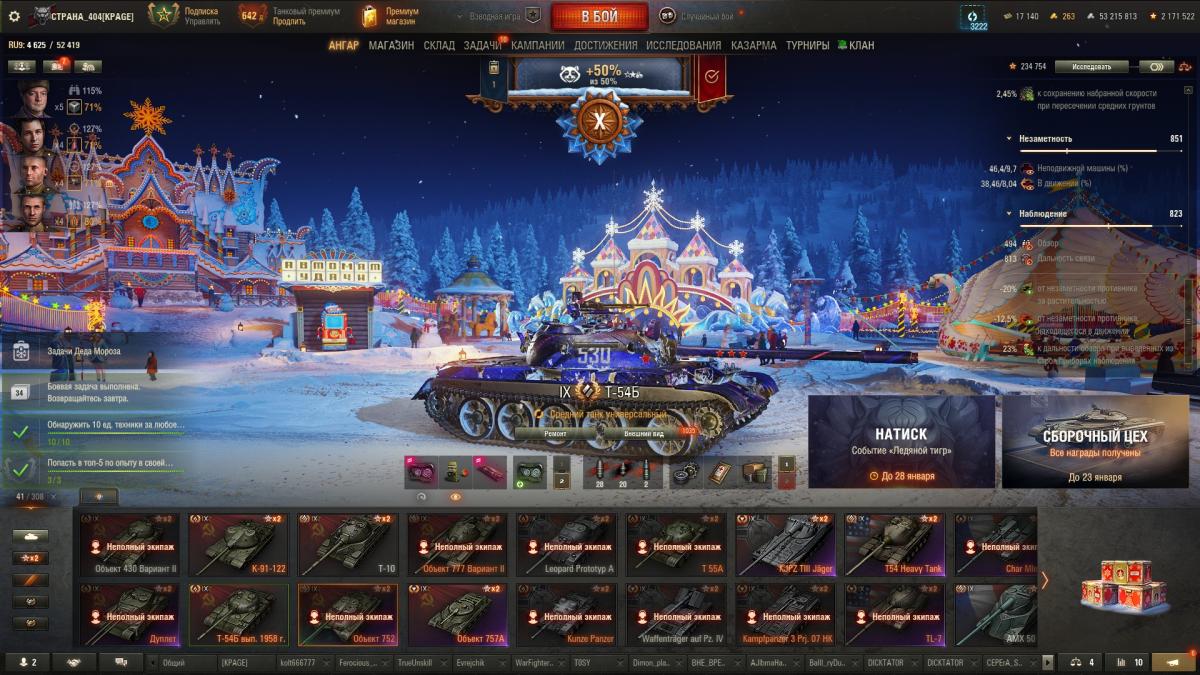Viewport: 1200px width, 675px height.
Task: Open the ТУРНИРЫ tab
Action: (807, 45)
